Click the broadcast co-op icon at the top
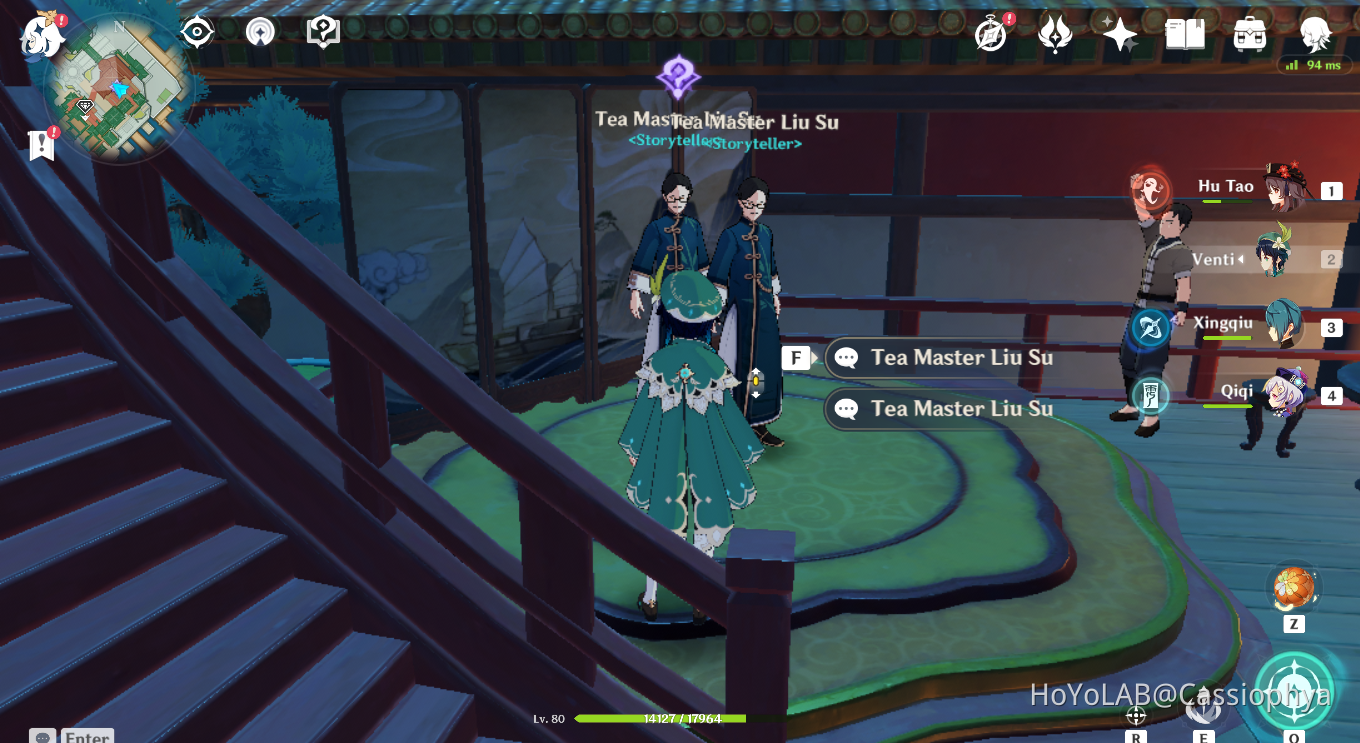This screenshot has width=1360, height=743. coord(259,32)
